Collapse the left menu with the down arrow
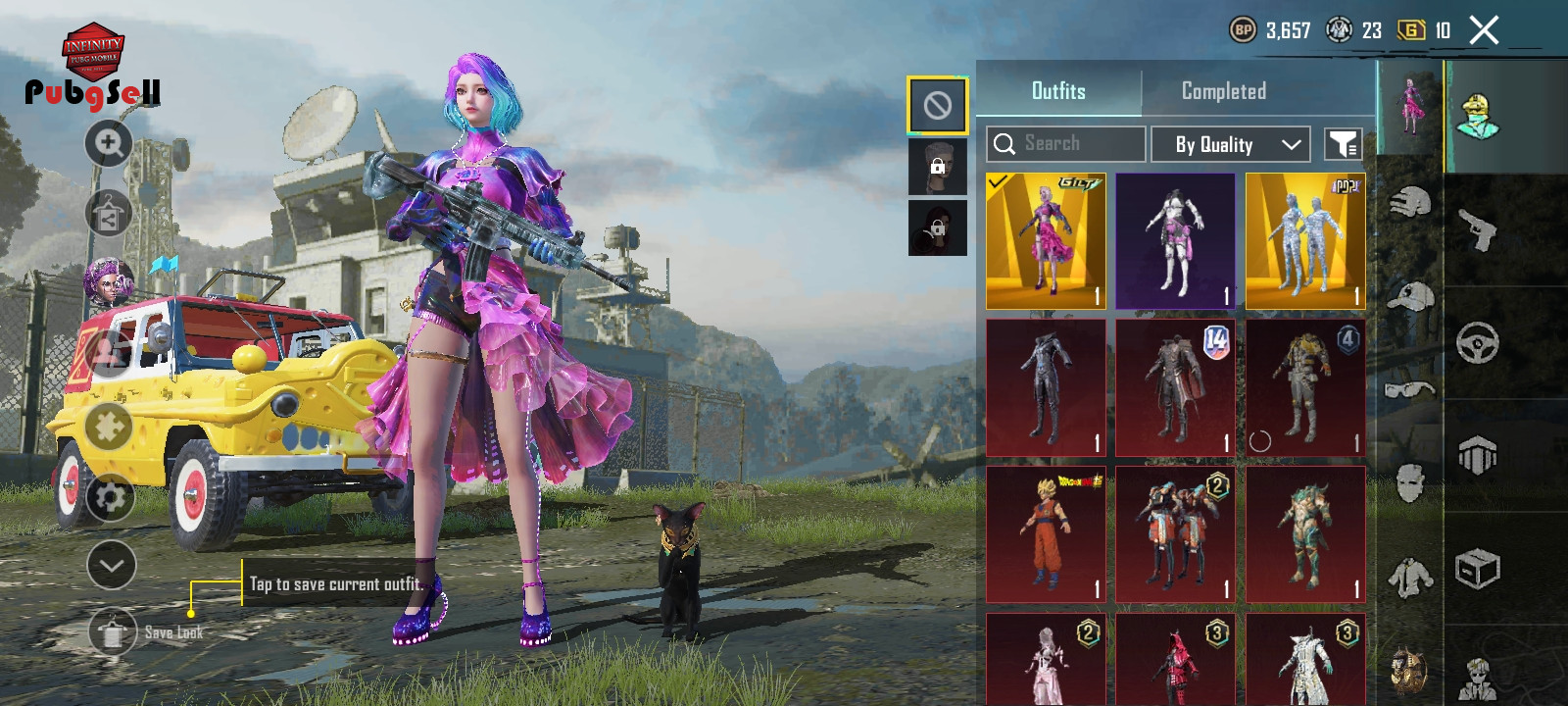Image resolution: width=1568 pixels, height=706 pixels. tap(111, 565)
